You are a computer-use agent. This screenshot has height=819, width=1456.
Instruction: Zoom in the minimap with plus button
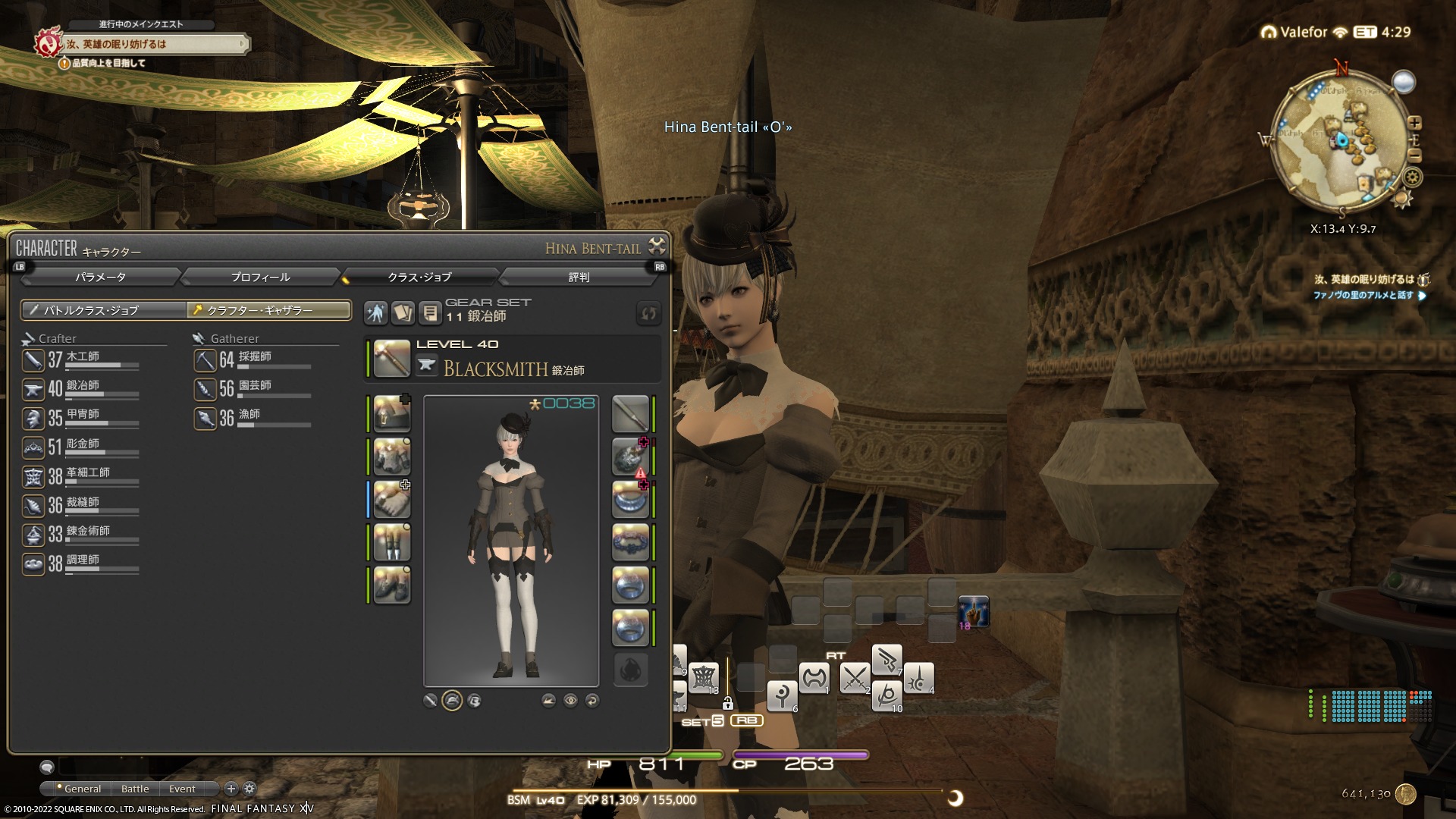1414,123
